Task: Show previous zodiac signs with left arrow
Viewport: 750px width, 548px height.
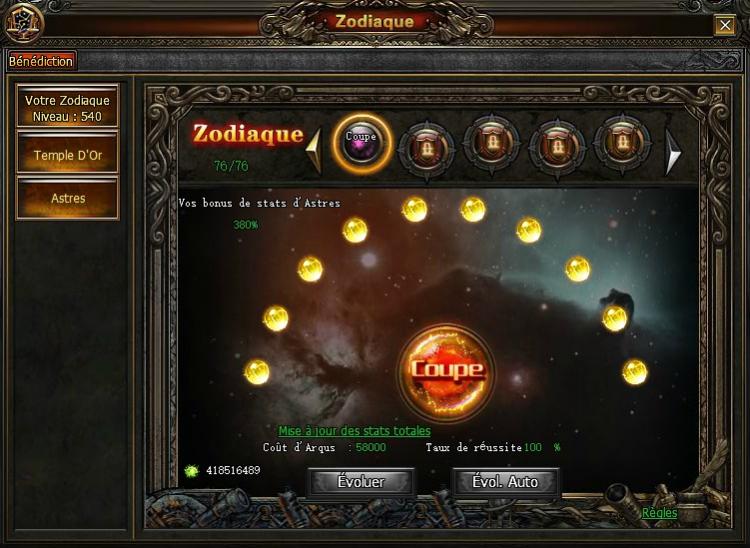Action: pyautogui.click(x=313, y=151)
